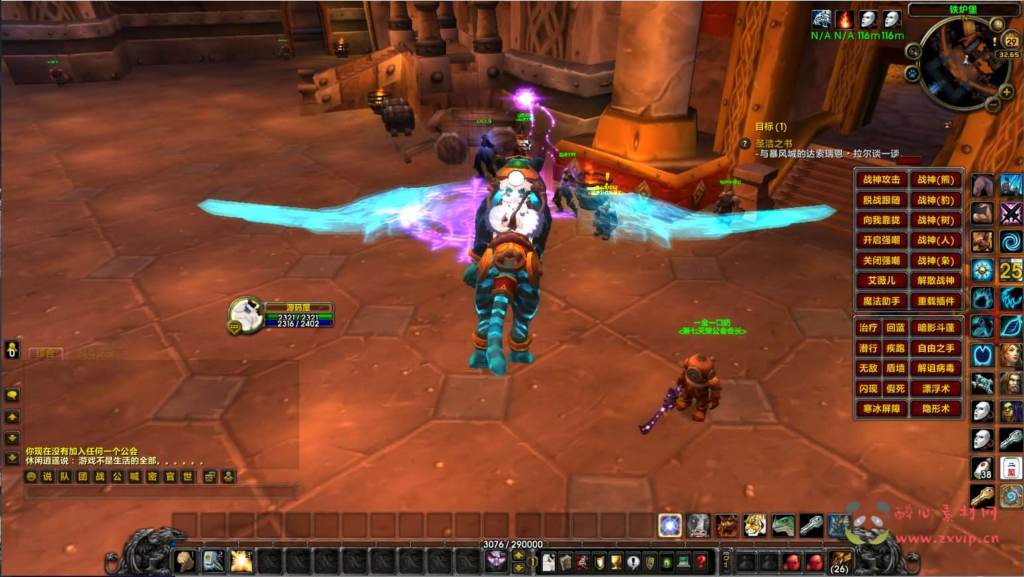Trigger the 寒冰屏障 ice barrier button
The image size is (1024, 577).
click(881, 408)
